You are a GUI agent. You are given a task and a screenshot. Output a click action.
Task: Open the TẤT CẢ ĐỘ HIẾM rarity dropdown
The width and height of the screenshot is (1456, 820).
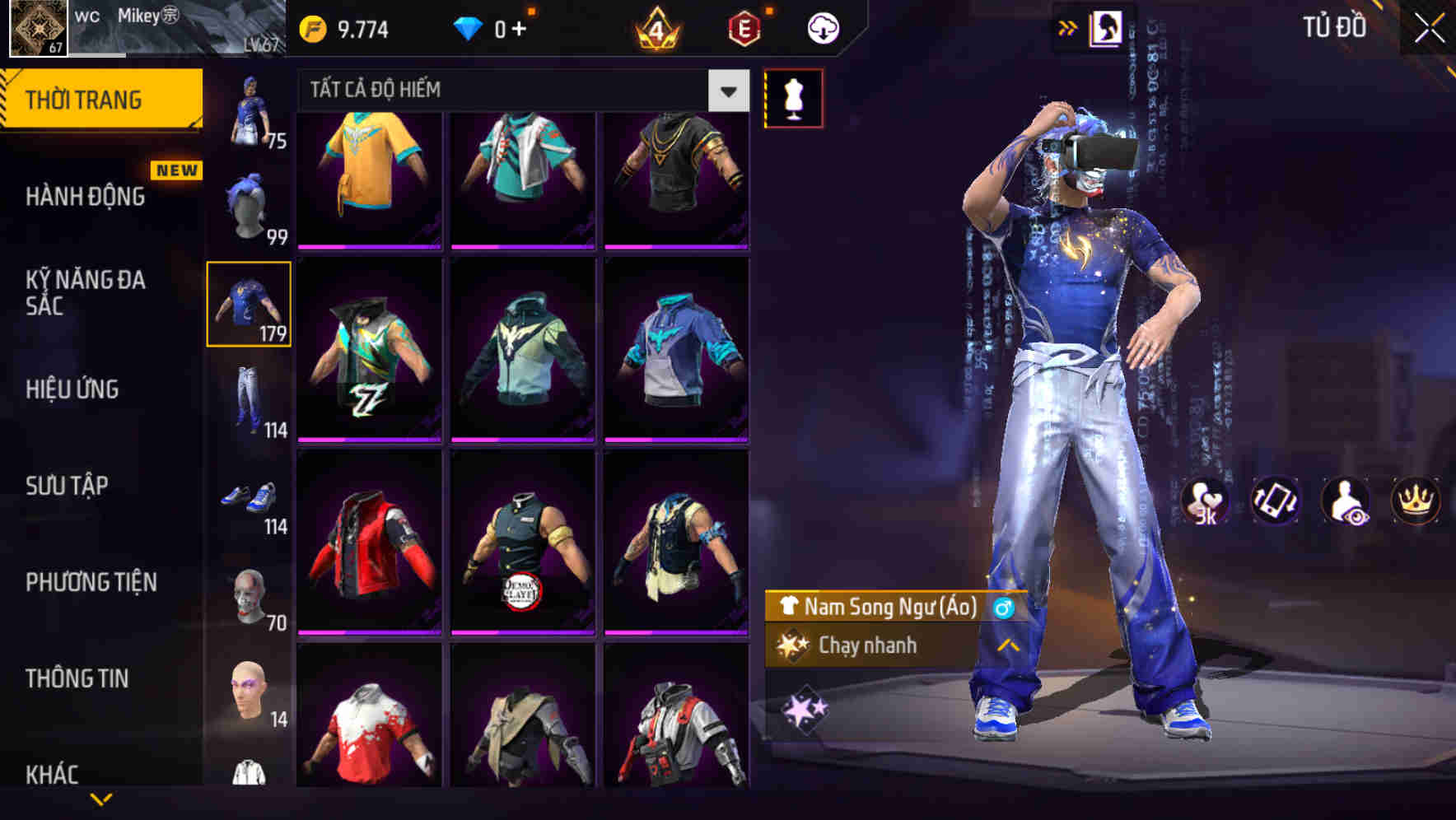point(726,91)
